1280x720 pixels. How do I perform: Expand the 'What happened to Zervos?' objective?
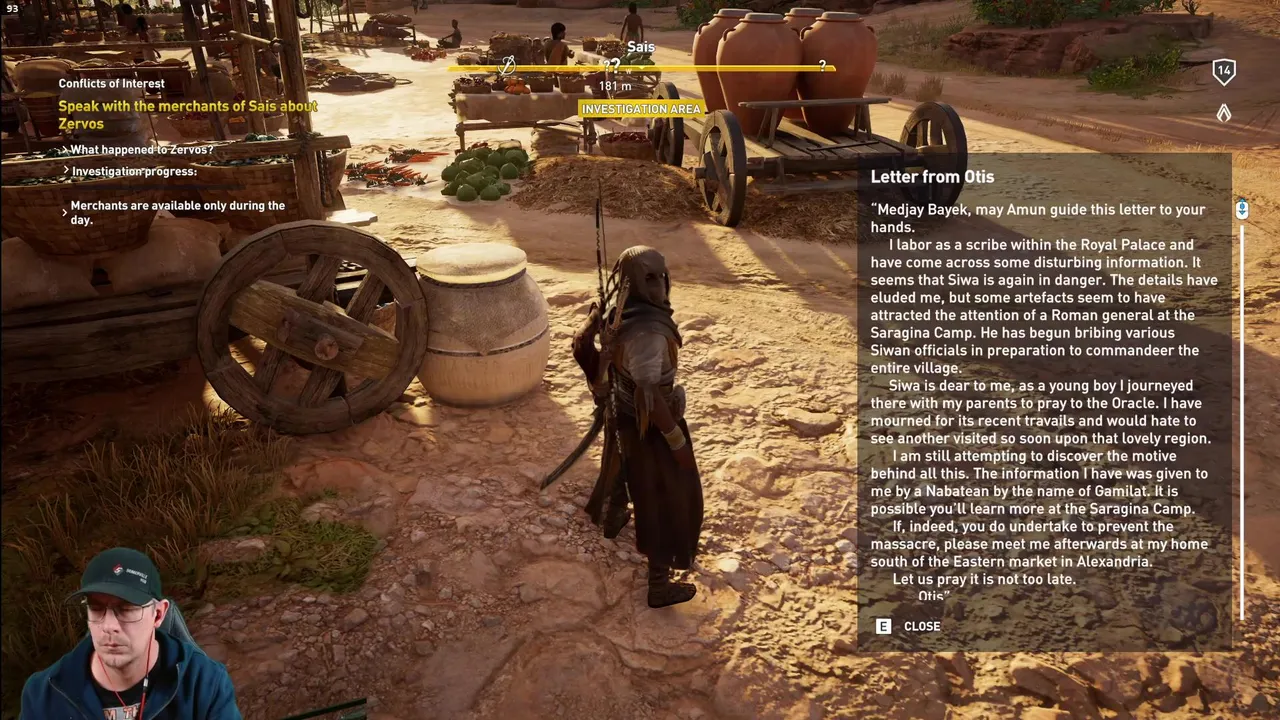coord(141,150)
